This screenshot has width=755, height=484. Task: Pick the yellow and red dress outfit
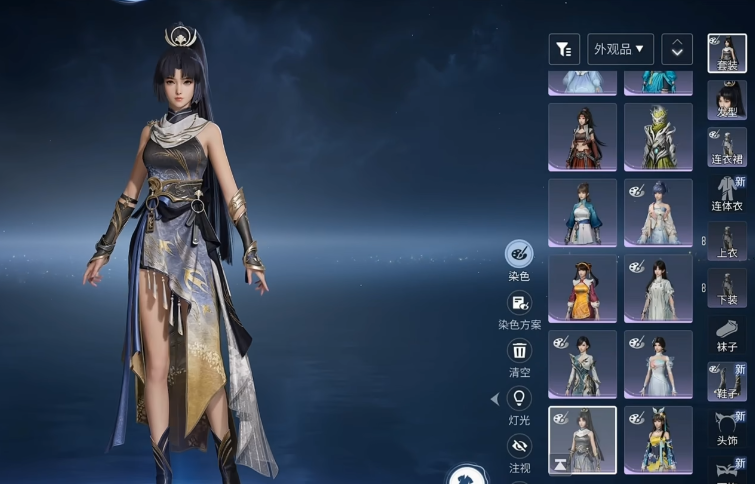[582, 288]
